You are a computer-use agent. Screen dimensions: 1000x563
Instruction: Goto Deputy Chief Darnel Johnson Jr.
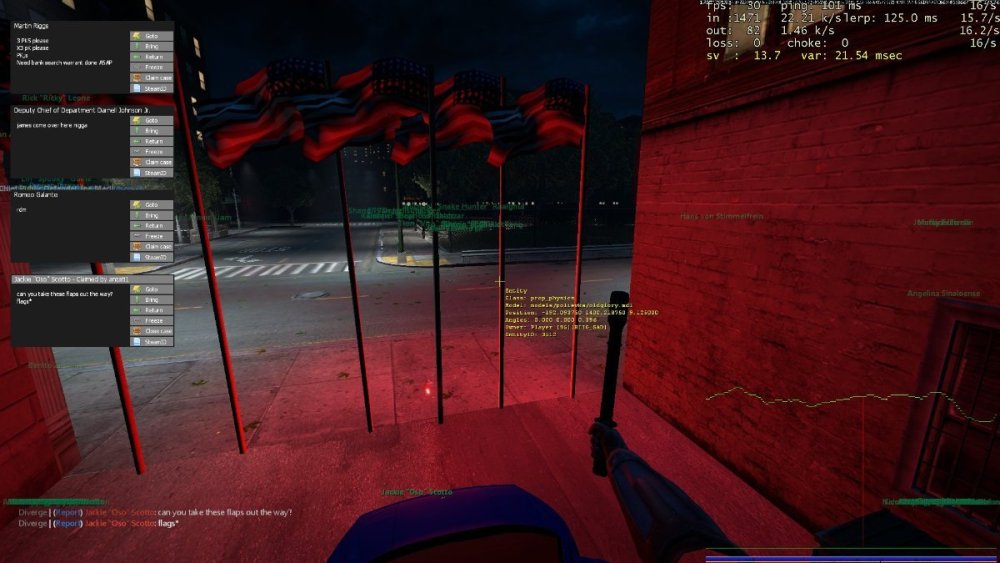[x=151, y=120]
